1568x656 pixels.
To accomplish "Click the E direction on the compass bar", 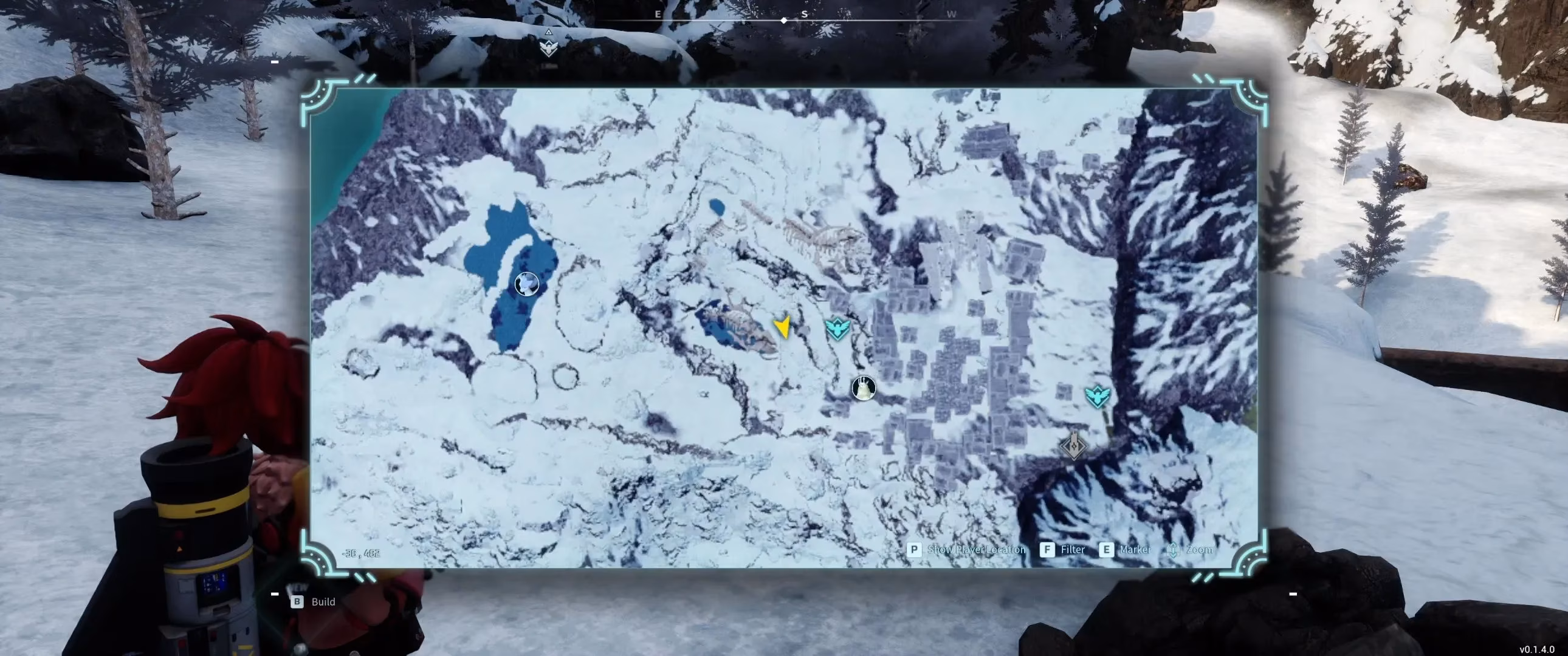I will pyautogui.click(x=657, y=15).
